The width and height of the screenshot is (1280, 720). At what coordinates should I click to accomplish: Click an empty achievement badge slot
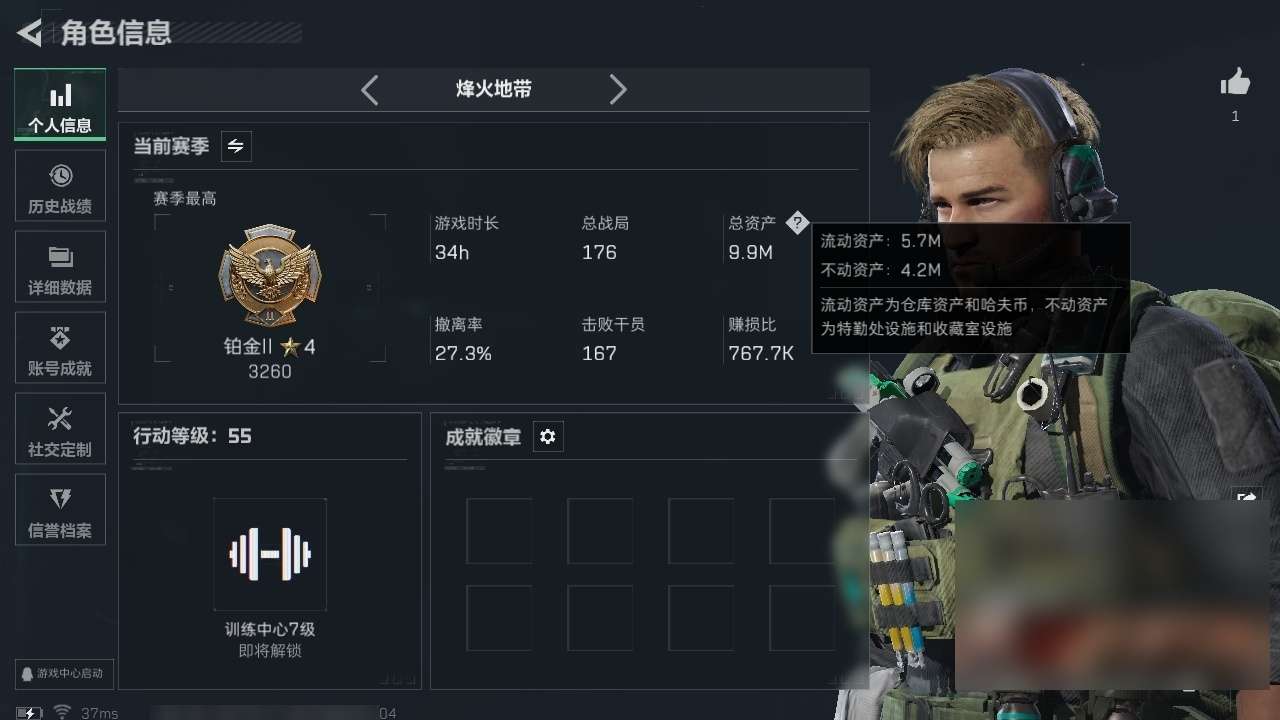coord(500,531)
